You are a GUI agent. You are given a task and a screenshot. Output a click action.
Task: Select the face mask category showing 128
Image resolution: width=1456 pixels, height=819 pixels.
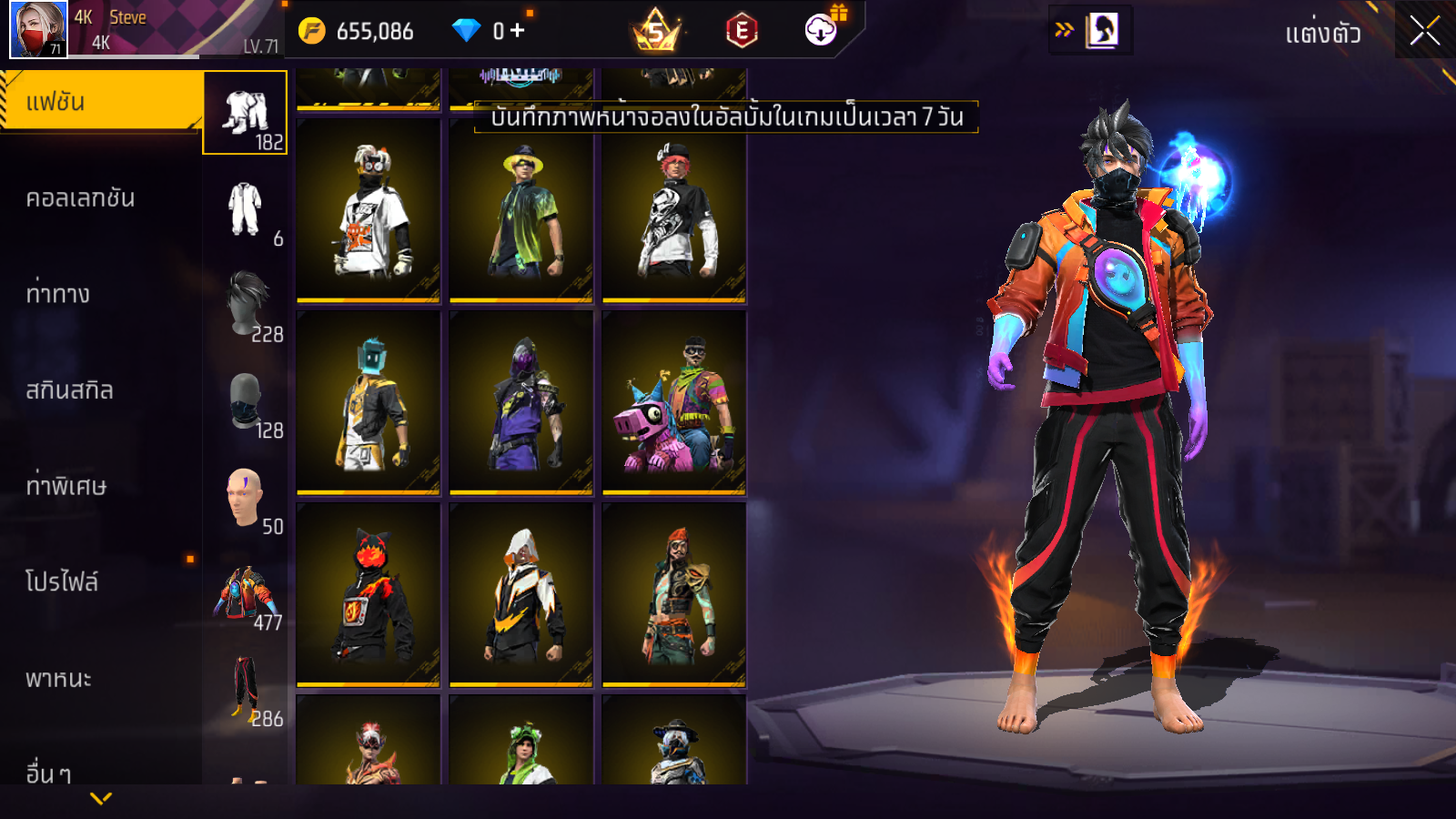[246, 401]
